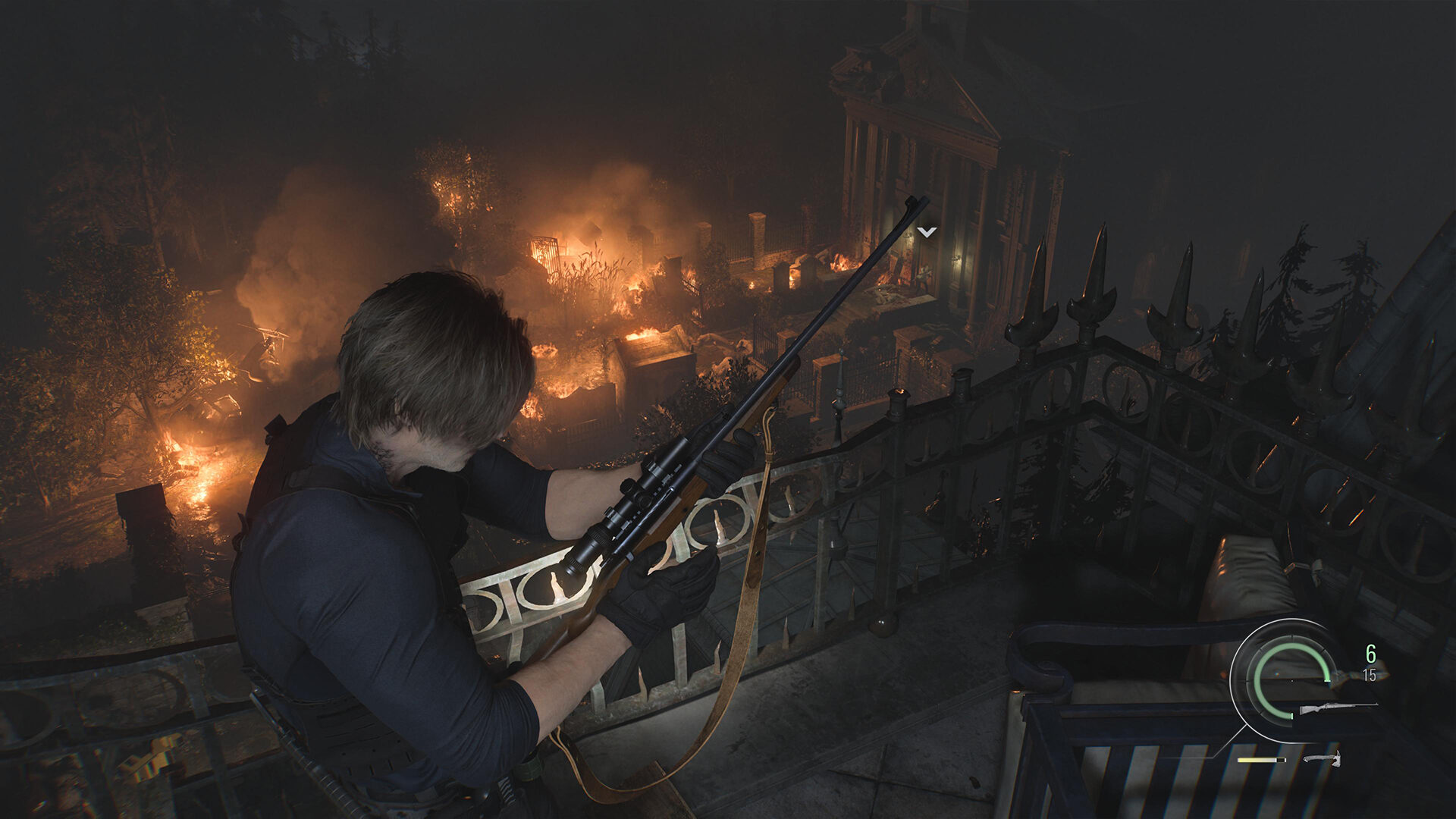Screen dimensions: 1456x819
Task: Toggle the hatchet durability indicator
Action: [x=1259, y=760]
